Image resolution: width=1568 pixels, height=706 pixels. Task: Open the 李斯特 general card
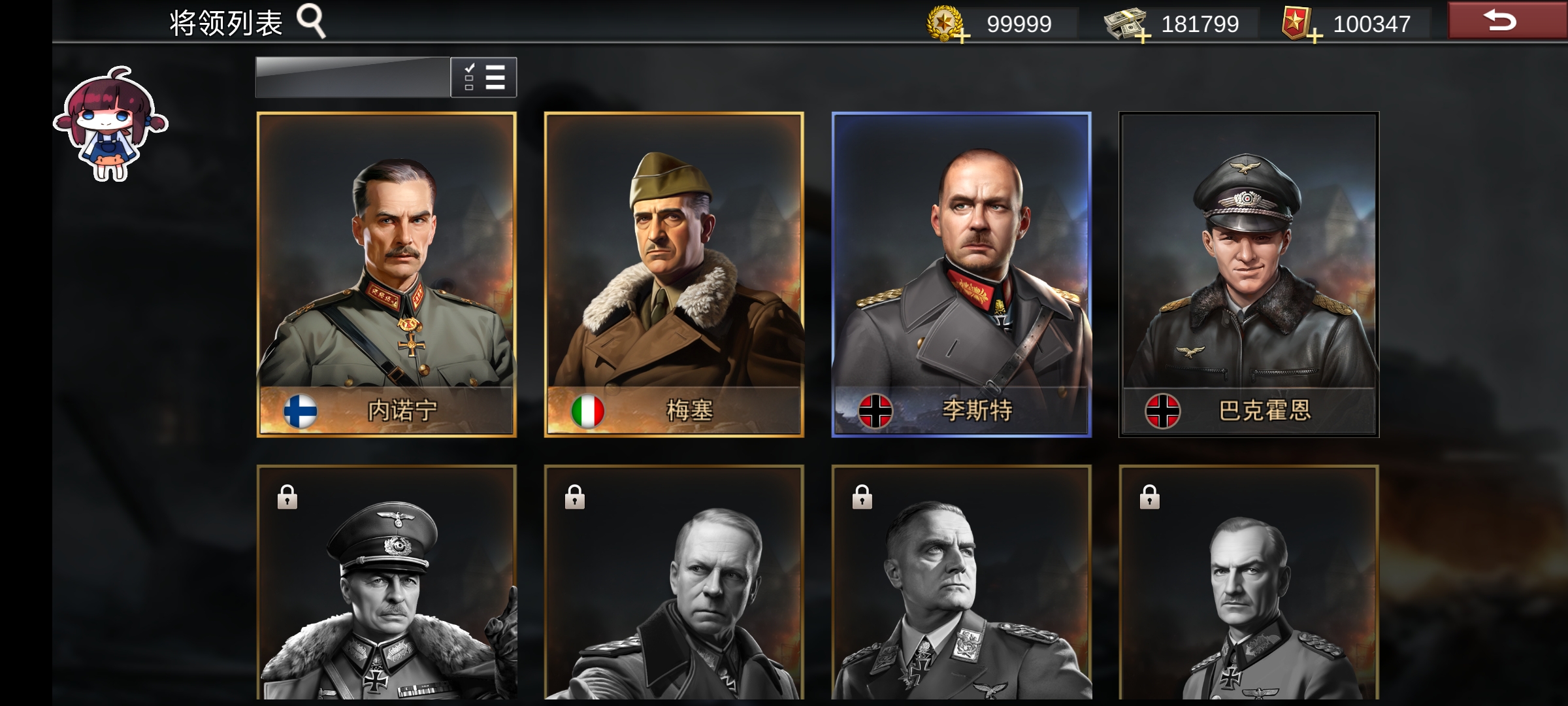(x=961, y=275)
